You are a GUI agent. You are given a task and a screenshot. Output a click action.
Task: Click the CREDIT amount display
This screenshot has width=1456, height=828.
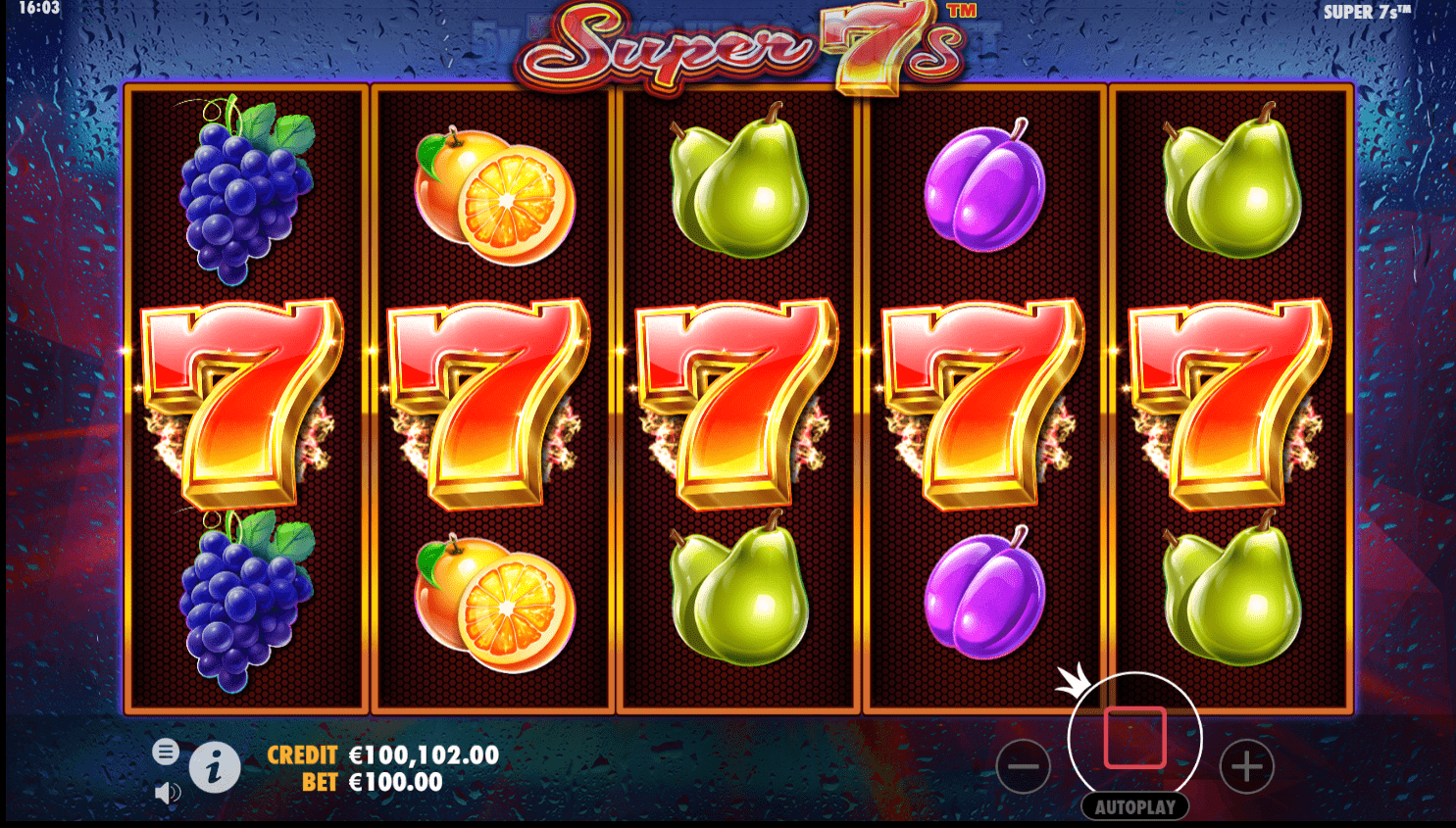click(424, 755)
